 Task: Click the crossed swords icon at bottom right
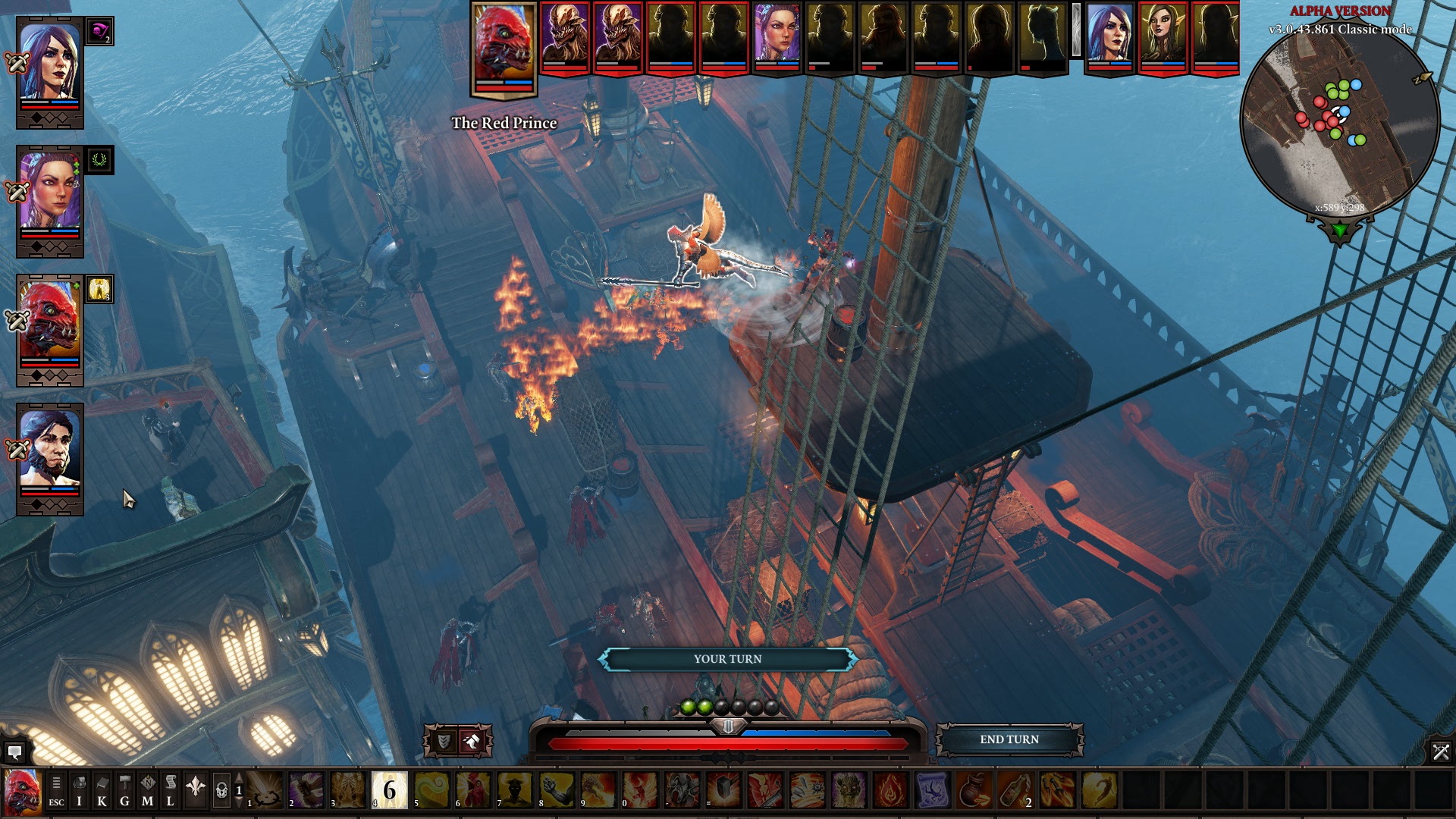1440,752
